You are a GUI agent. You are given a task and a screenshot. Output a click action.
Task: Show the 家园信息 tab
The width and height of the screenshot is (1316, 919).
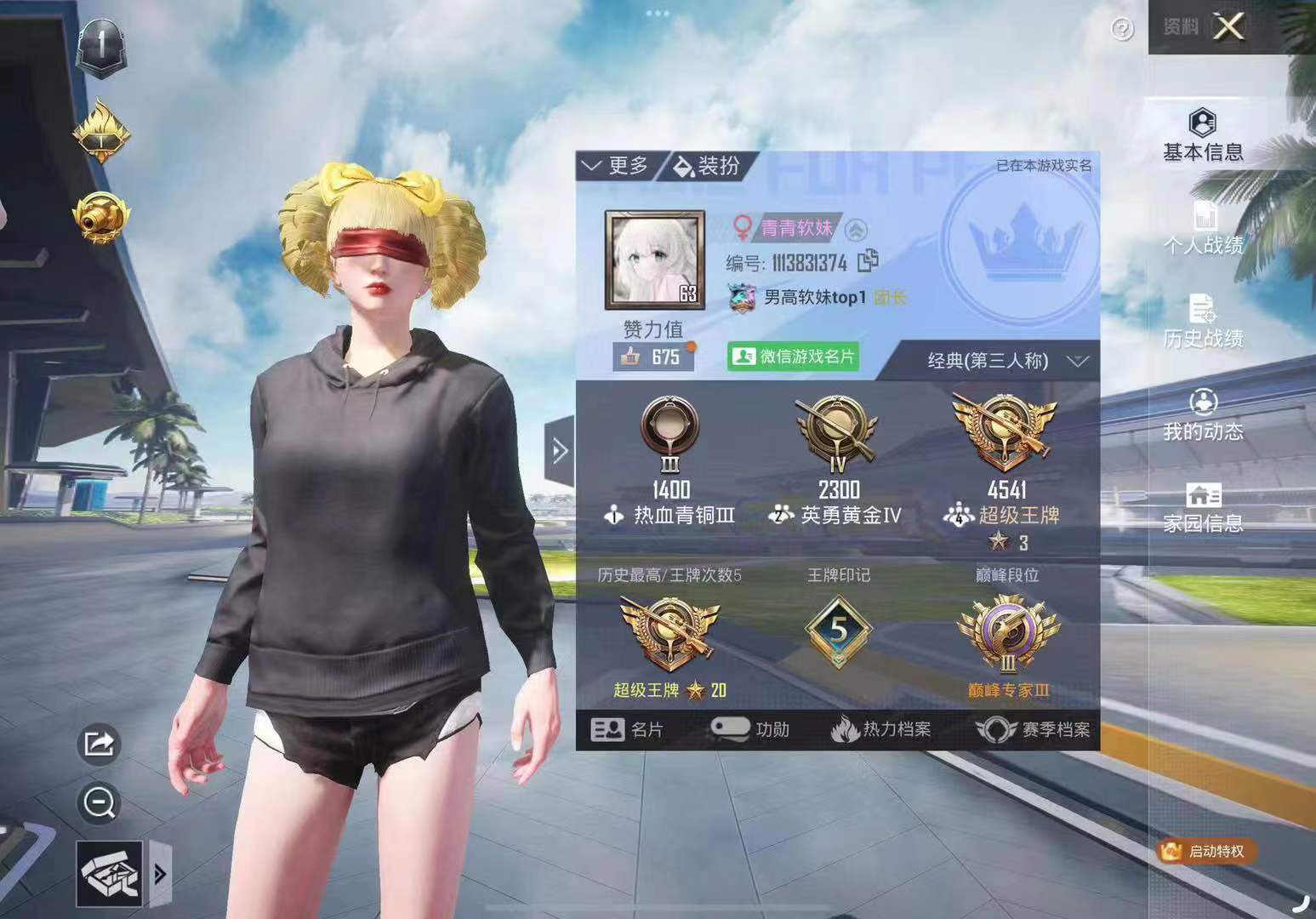point(1203,508)
